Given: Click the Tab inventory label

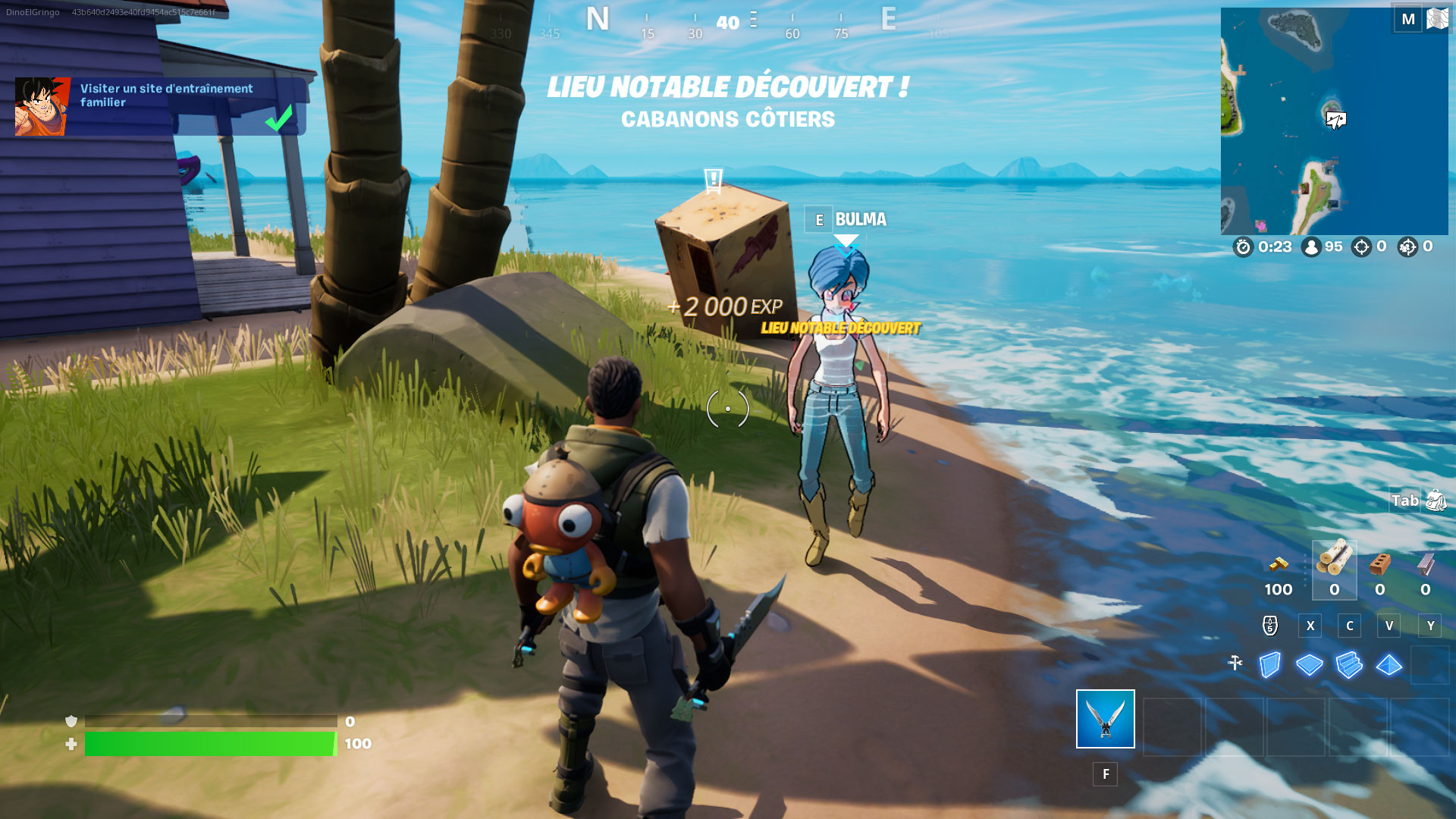Looking at the screenshot, I should [1407, 501].
